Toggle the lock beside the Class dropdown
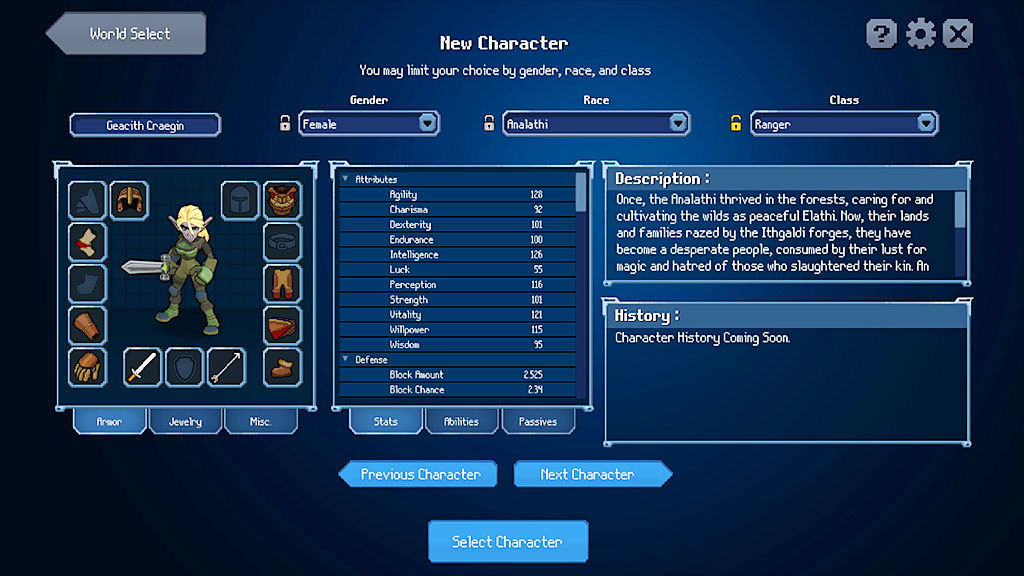The image size is (1024, 576). click(x=735, y=124)
